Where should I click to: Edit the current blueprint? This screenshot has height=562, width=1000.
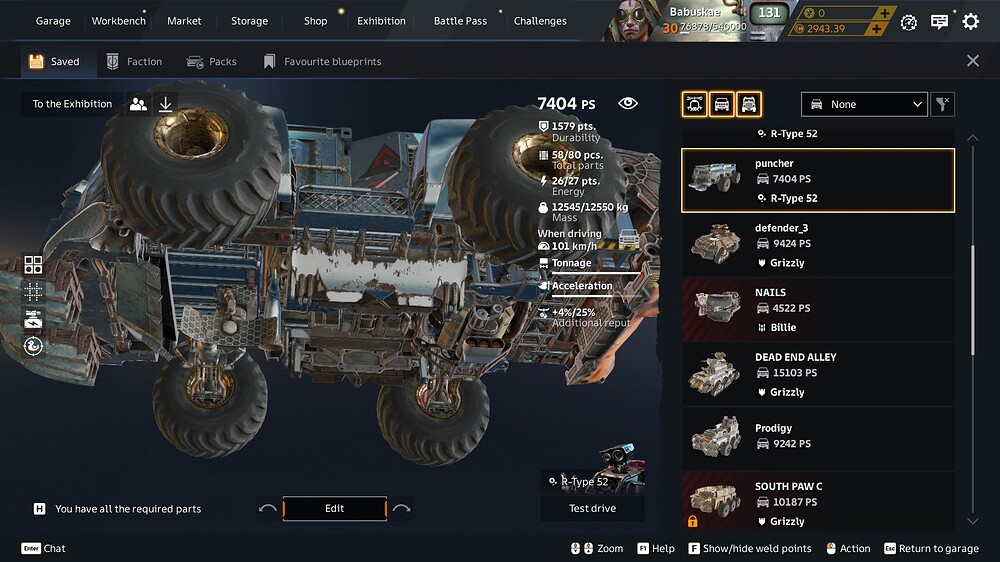334,509
